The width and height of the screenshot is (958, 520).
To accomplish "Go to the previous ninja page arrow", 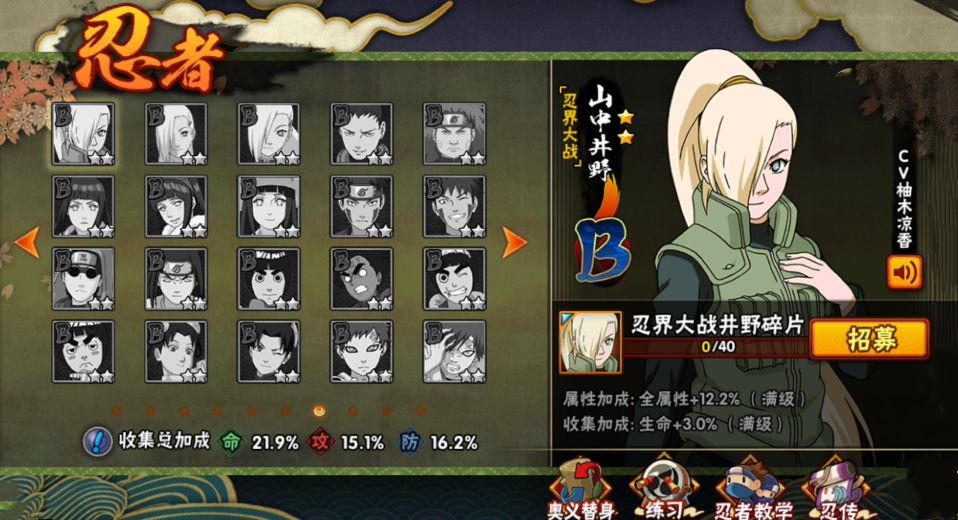I will 28,241.
